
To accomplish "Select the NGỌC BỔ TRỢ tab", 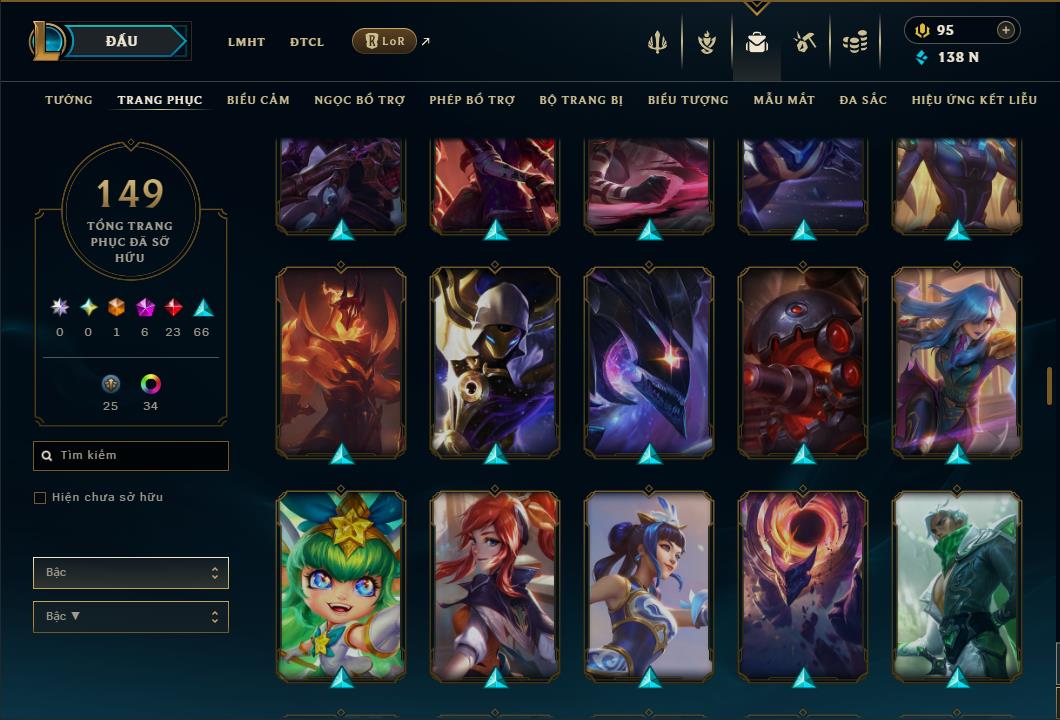I will [x=359, y=100].
